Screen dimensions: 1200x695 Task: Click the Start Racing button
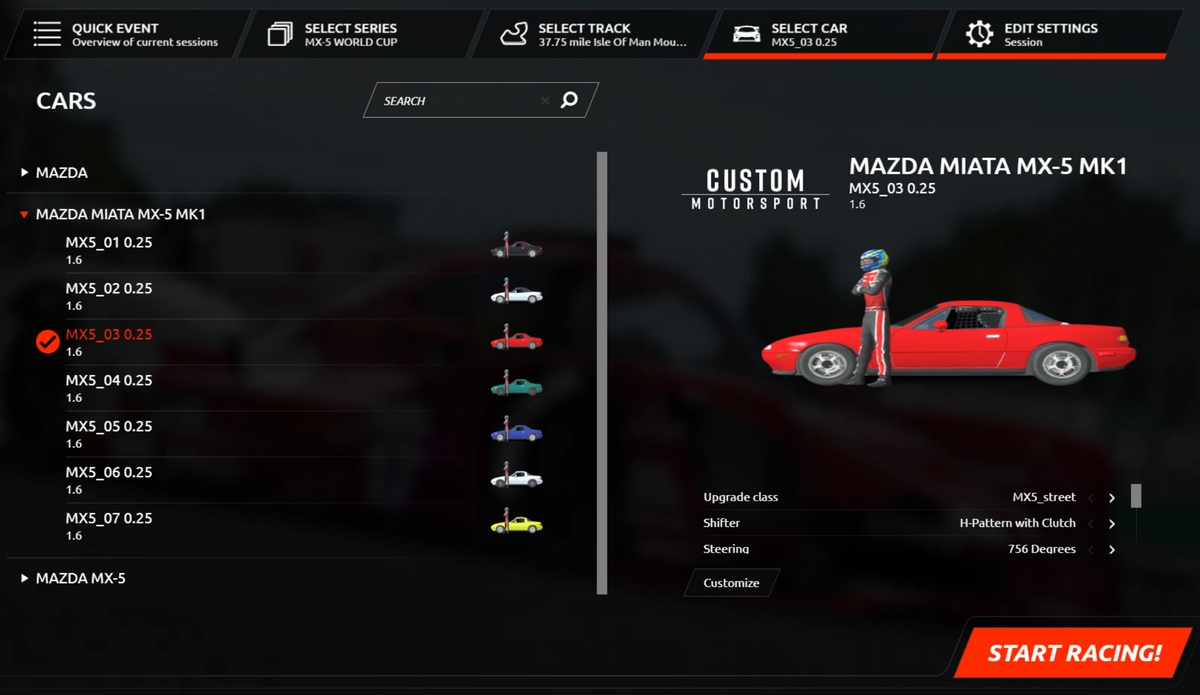pos(1074,653)
